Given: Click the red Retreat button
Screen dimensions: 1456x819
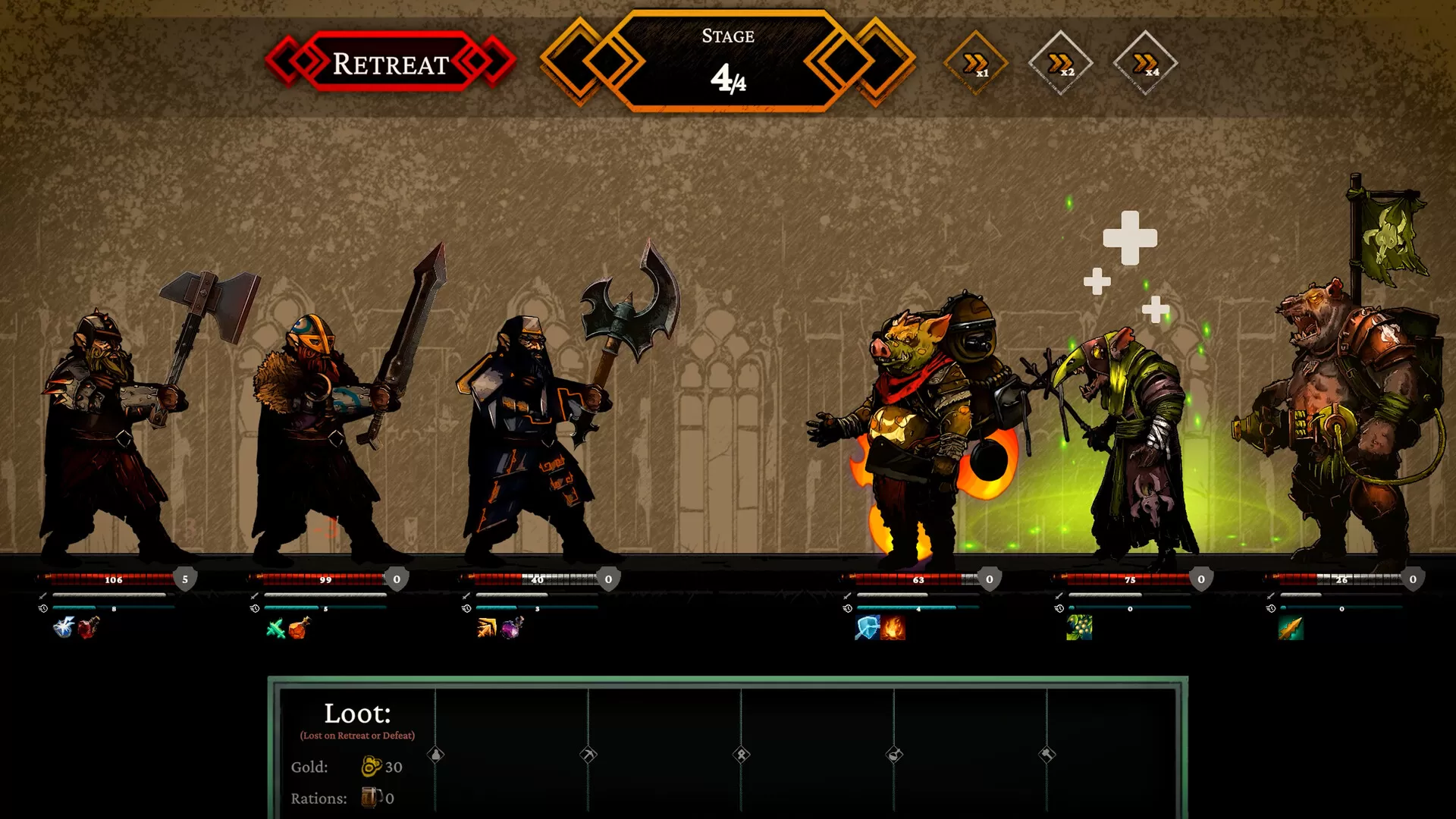Looking at the screenshot, I should (391, 63).
